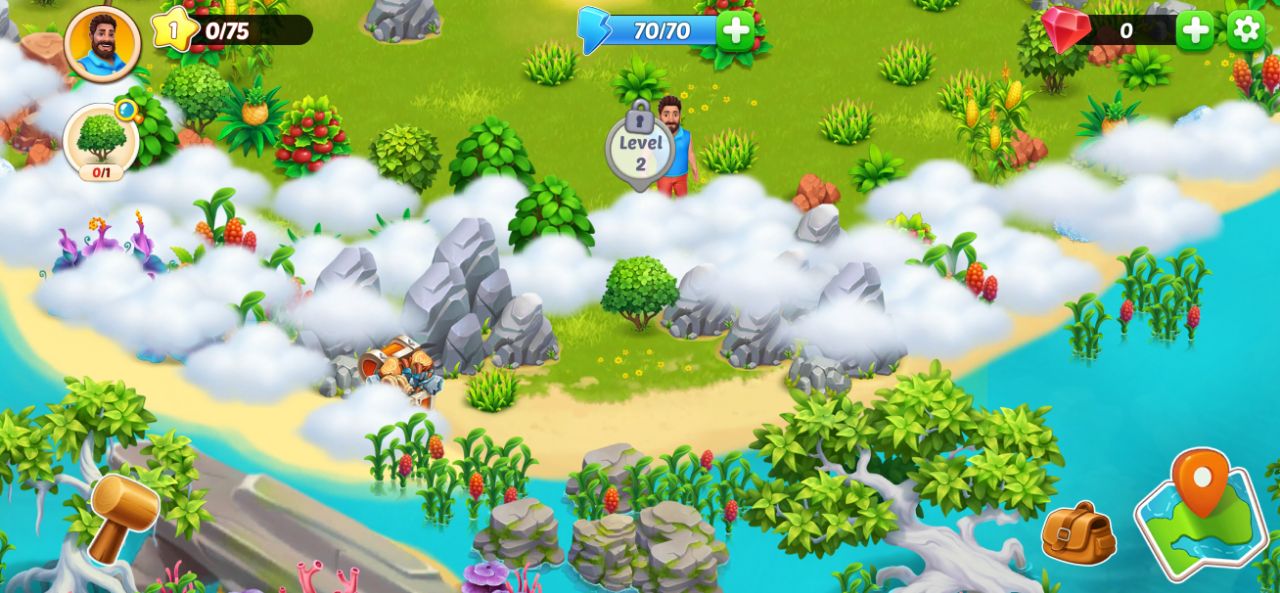Open the island map

pos(1201,514)
